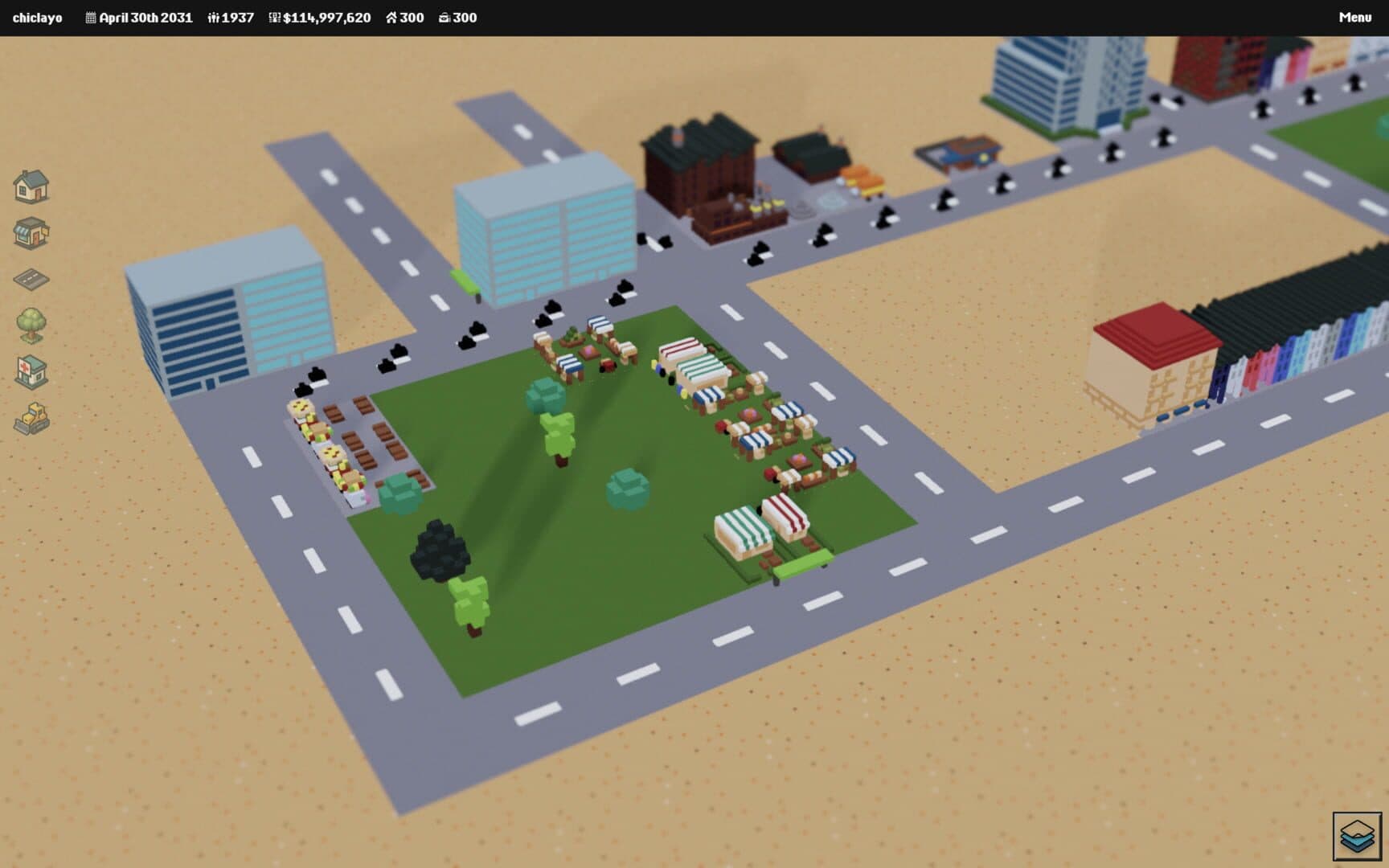
Task: Choose the shop building tool
Action: tap(31, 233)
